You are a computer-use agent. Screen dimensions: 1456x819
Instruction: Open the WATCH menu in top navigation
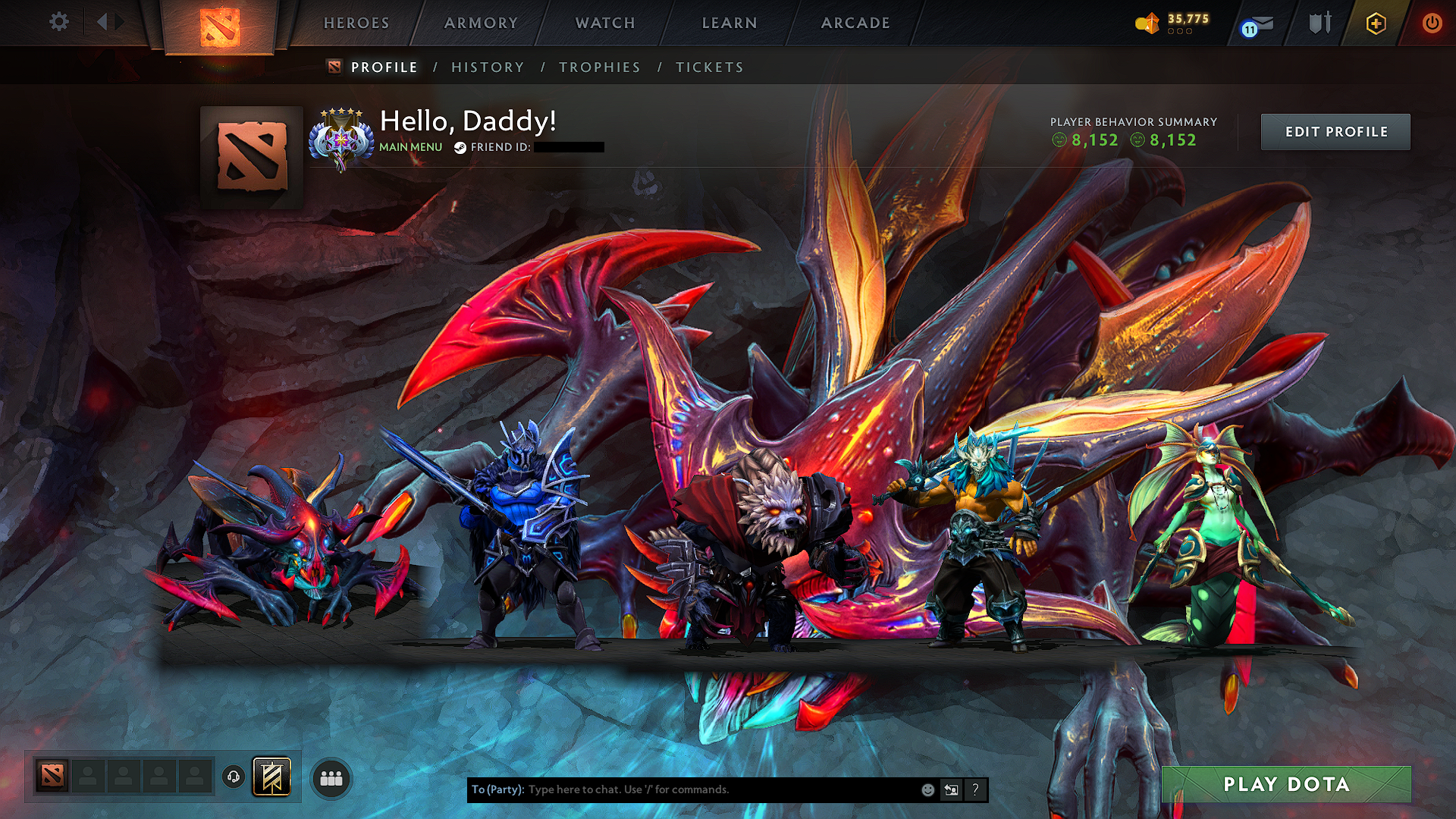point(603,23)
